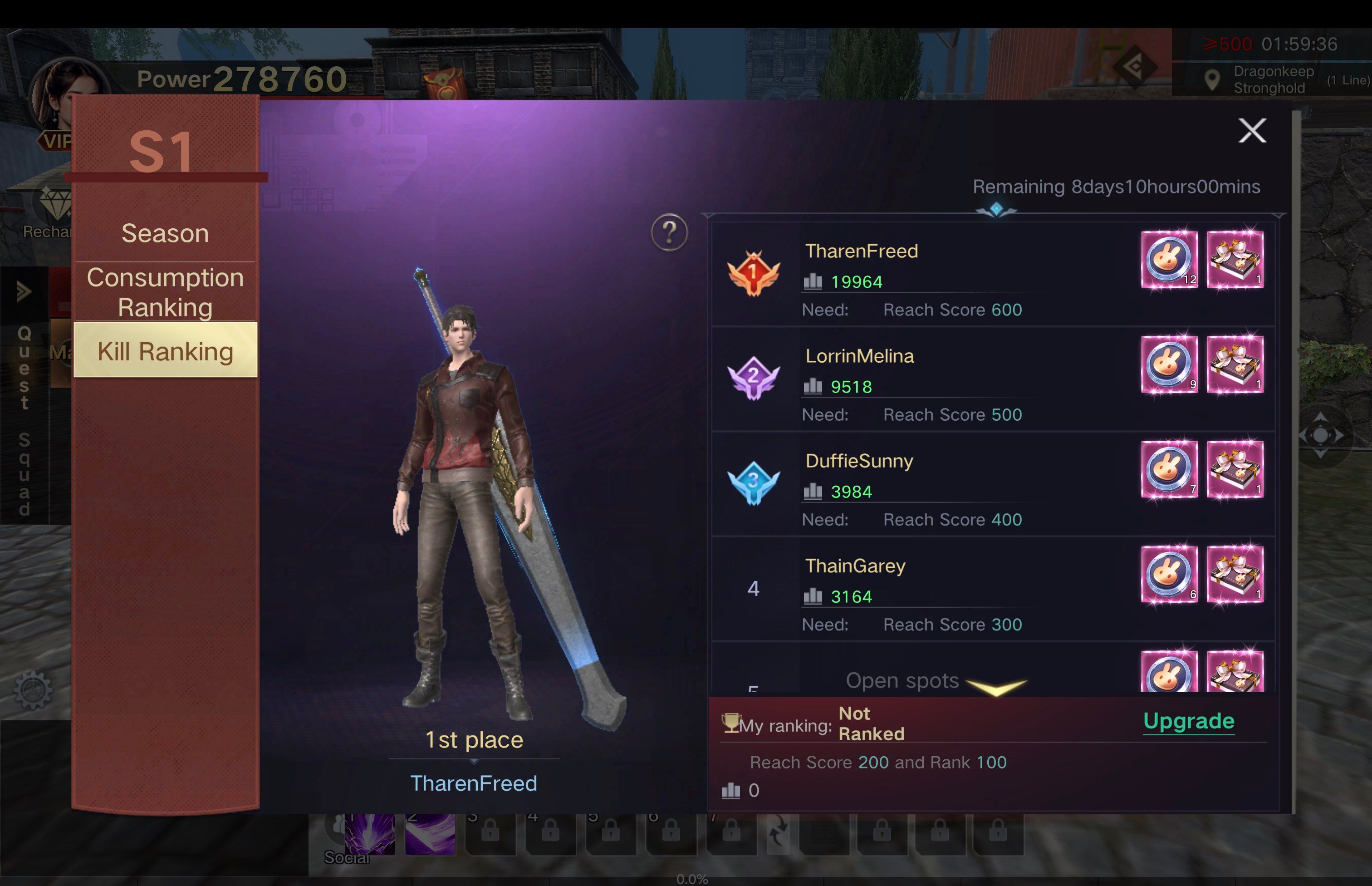
Task: Open the Consumption Ranking tab
Action: 165,292
